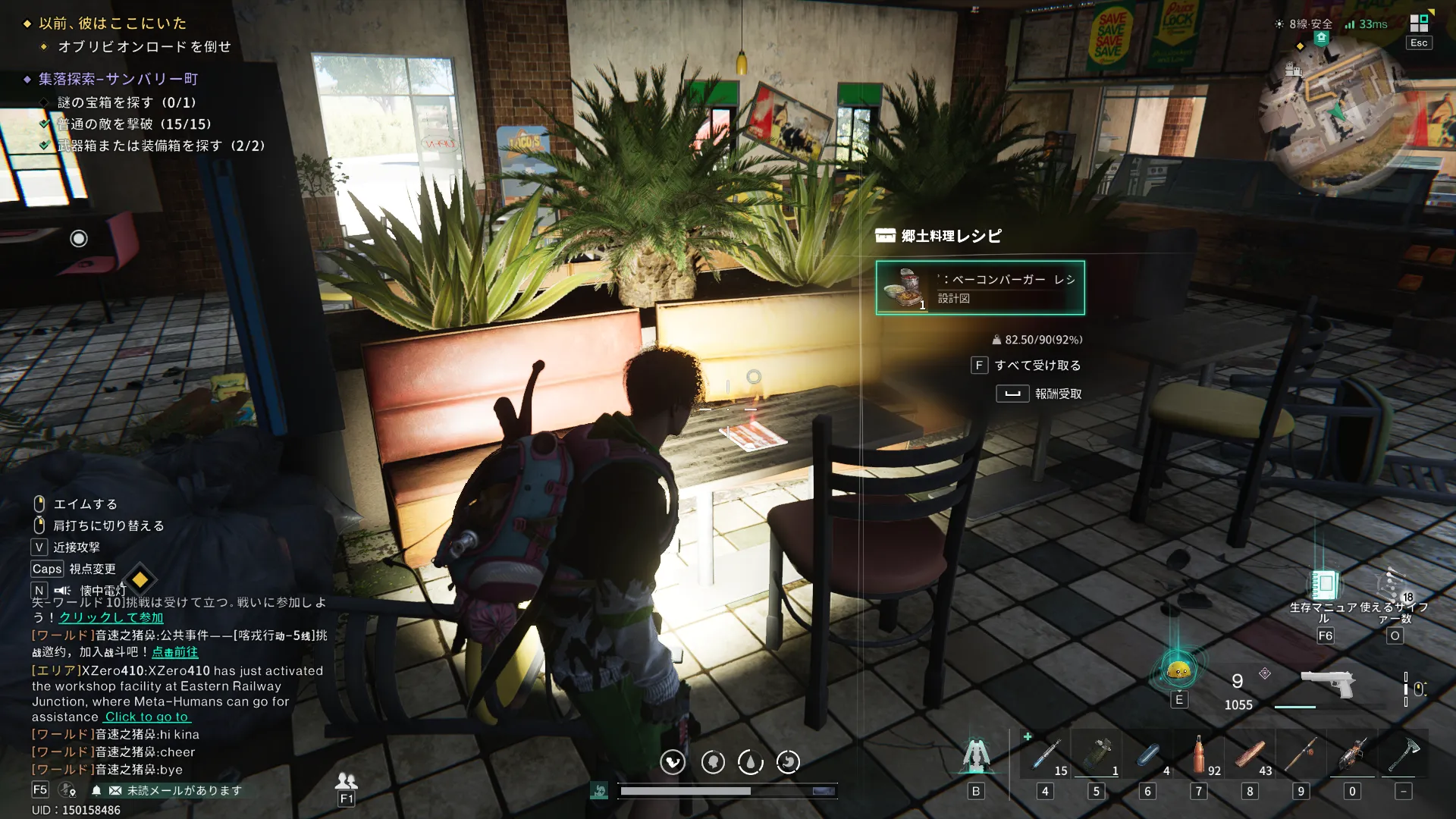This screenshot has width=1456, height=819.
Task: Open the circular minimap
Action: coord(1336,113)
